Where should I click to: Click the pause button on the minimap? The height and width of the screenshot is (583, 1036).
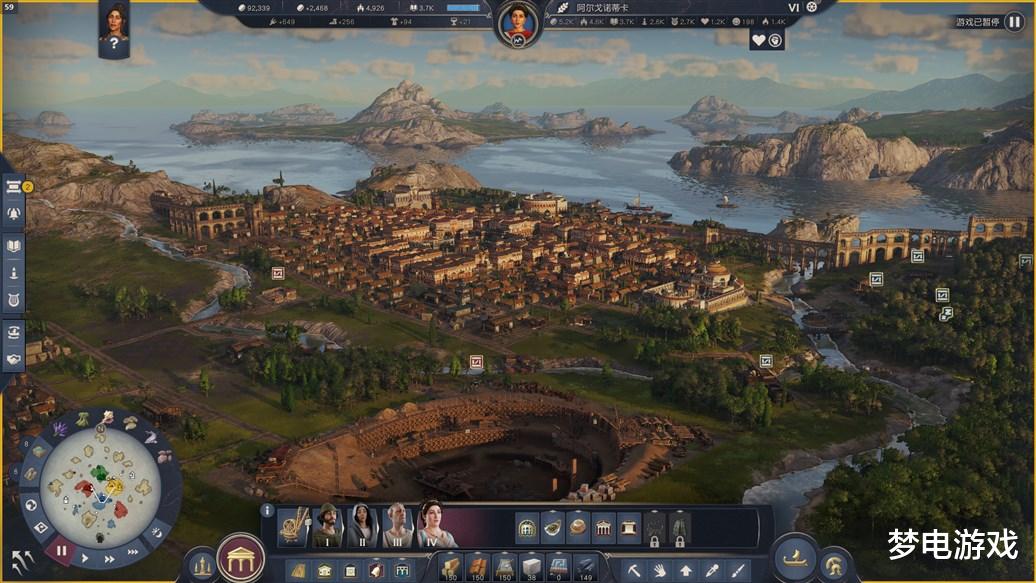61,550
